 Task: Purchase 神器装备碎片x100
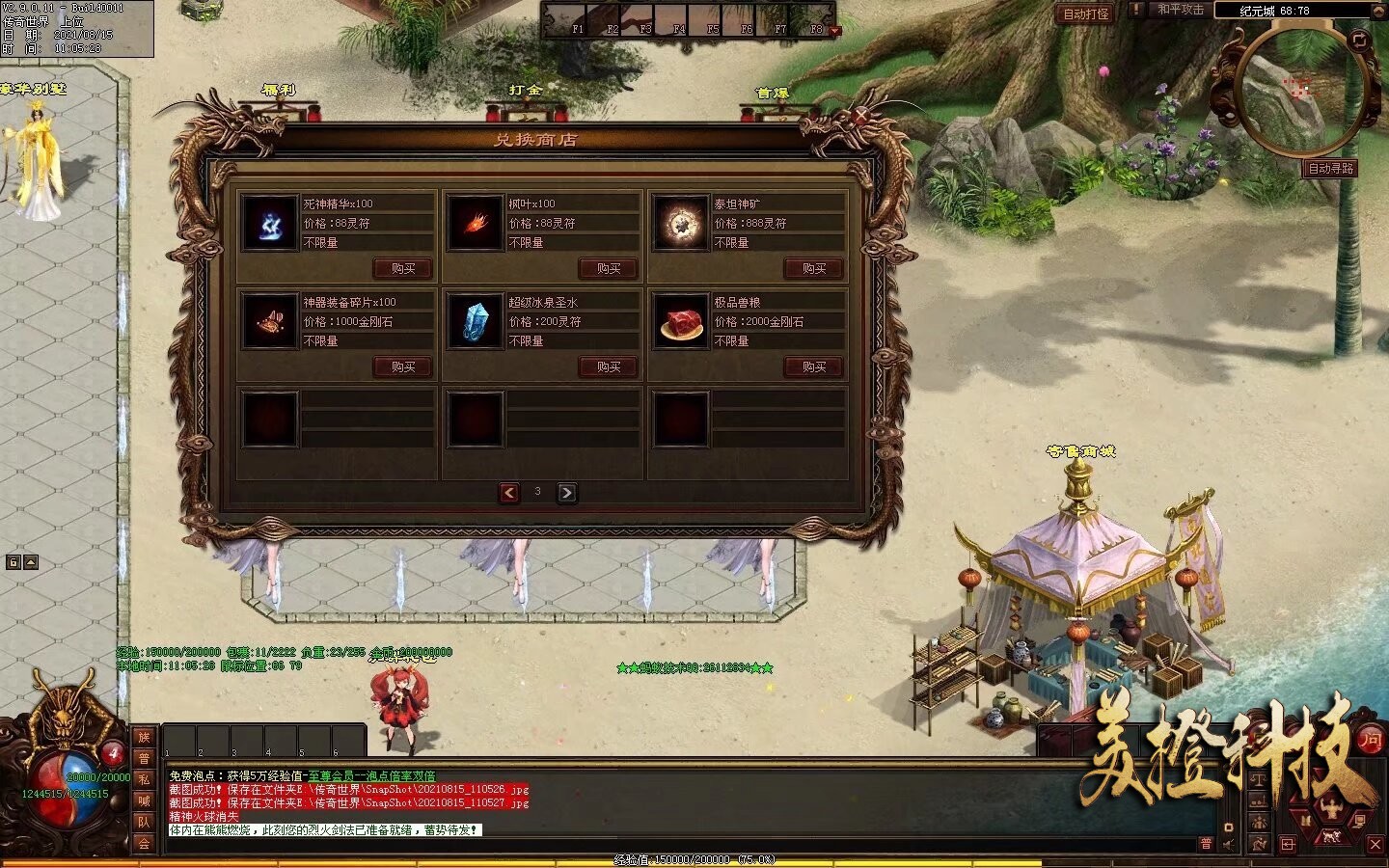coord(403,366)
